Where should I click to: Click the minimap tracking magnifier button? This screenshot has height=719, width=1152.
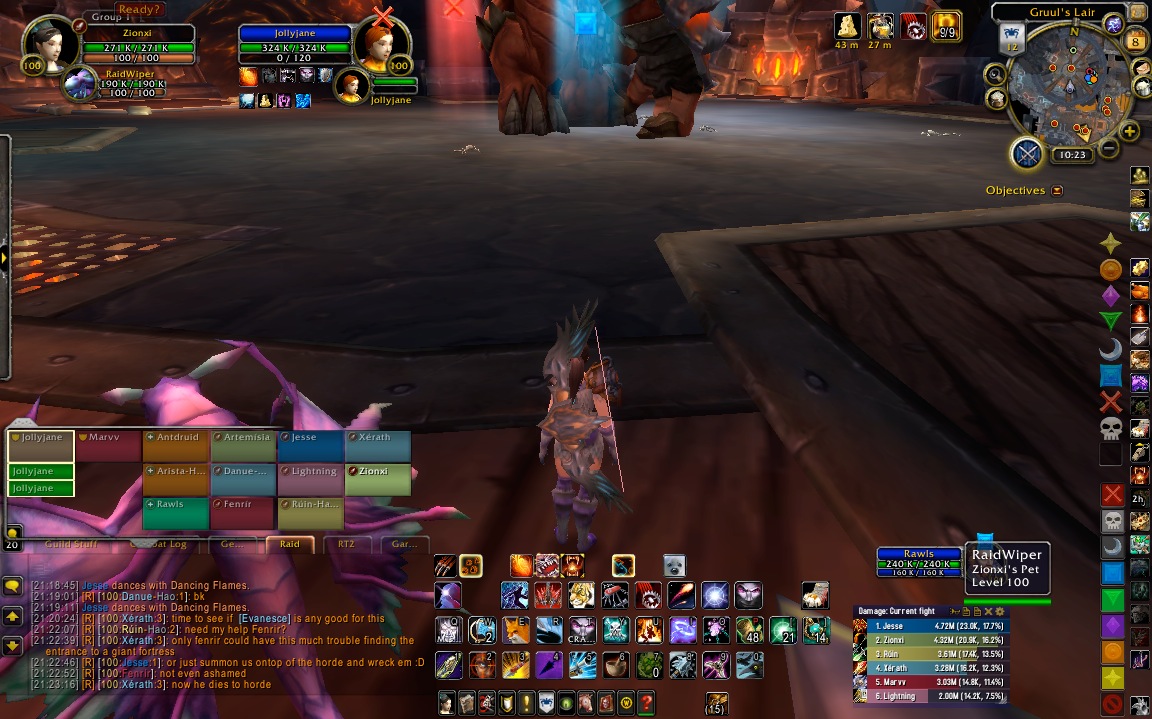pos(996,73)
